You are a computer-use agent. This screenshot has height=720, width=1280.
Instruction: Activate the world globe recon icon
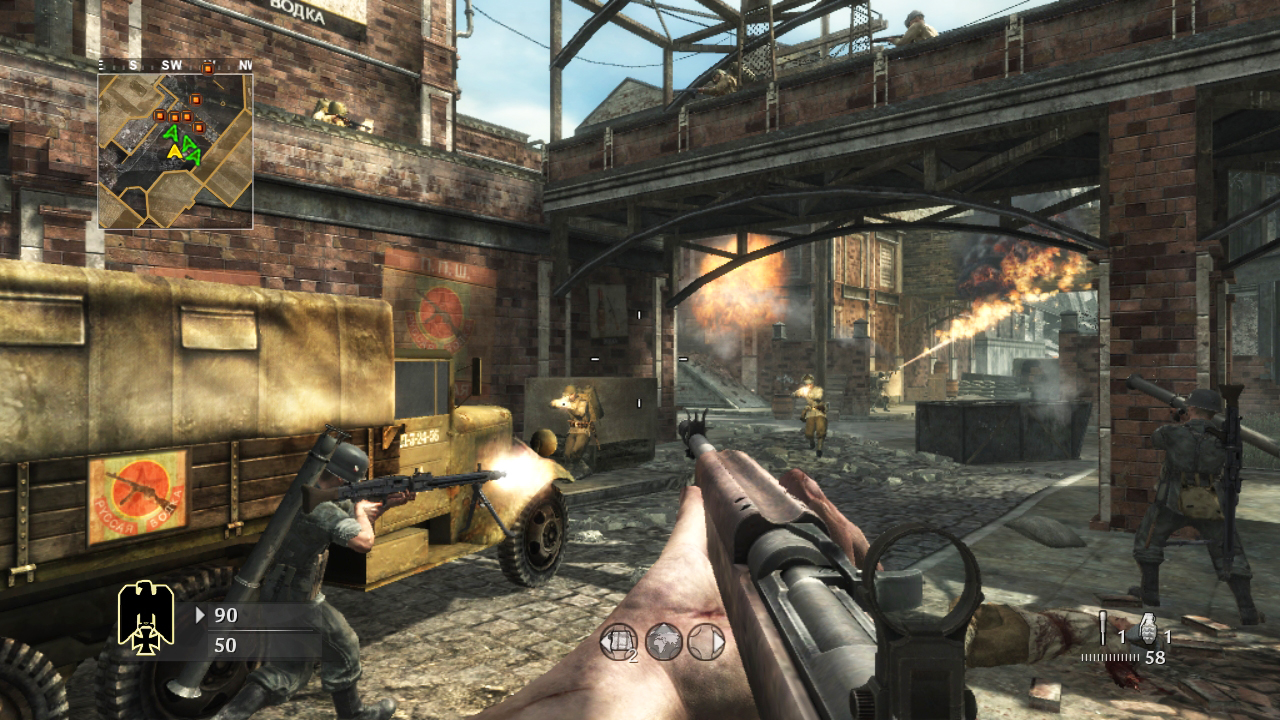point(663,642)
